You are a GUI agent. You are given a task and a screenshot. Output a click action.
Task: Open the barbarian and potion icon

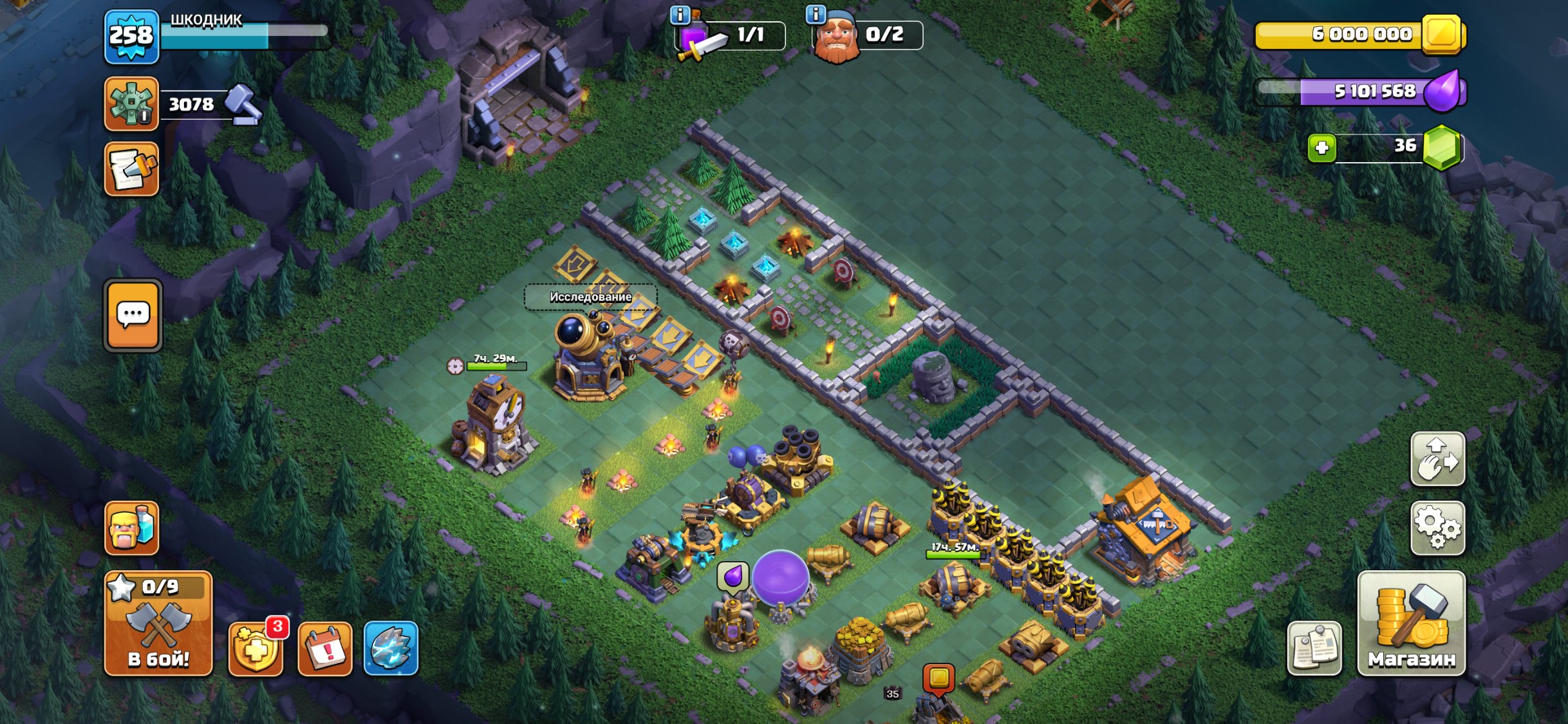tap(131, 528)
